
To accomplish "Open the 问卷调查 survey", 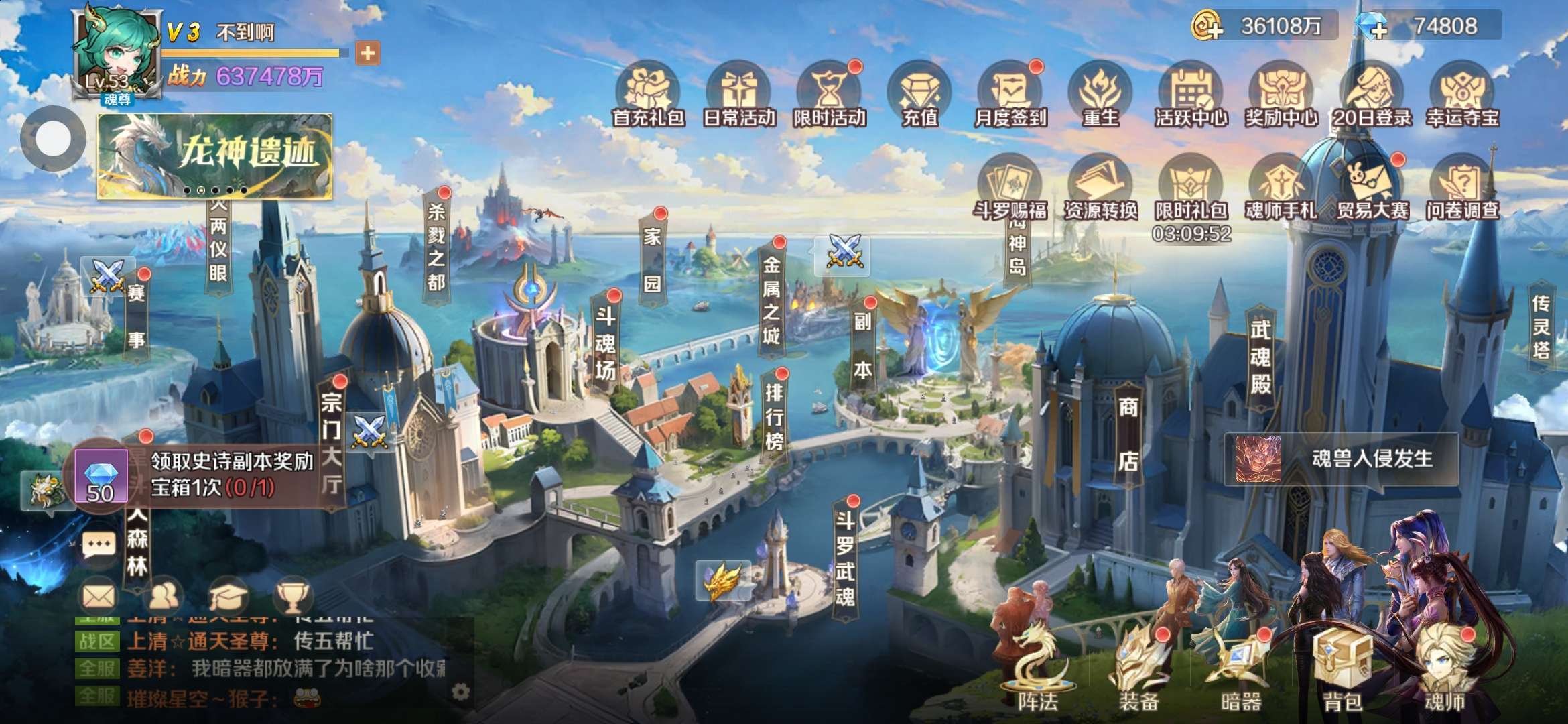I will (1462, 188).
